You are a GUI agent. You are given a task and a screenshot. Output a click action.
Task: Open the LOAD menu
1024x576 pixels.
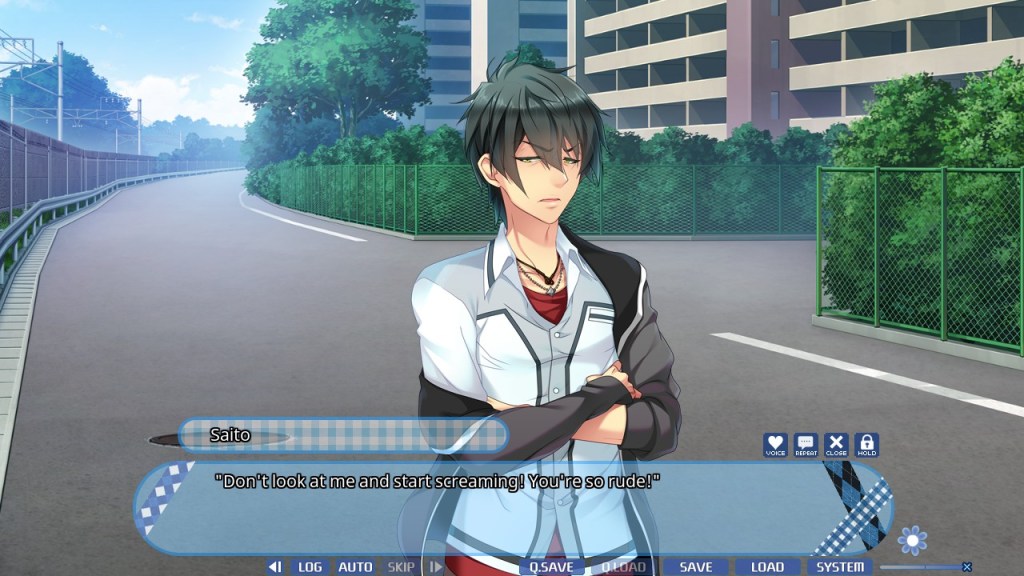point(767,567)
